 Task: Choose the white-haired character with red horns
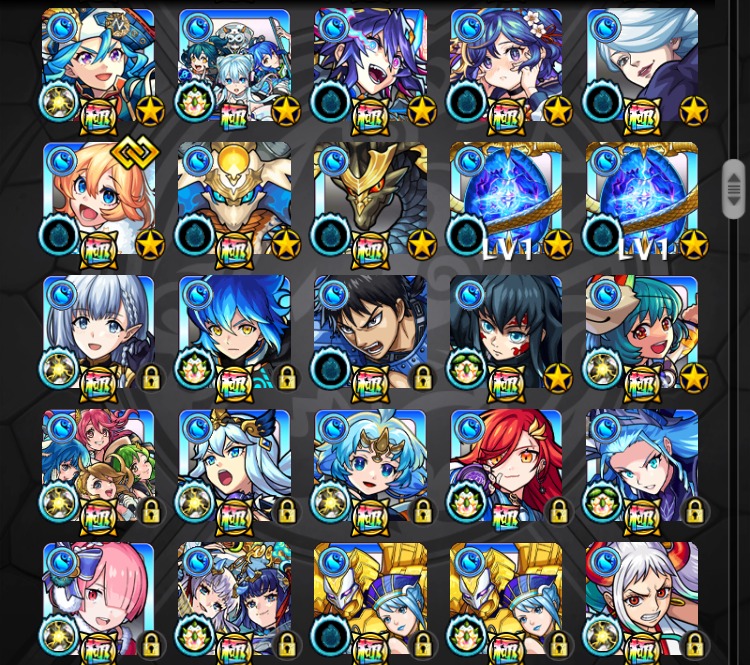(642, 598)
